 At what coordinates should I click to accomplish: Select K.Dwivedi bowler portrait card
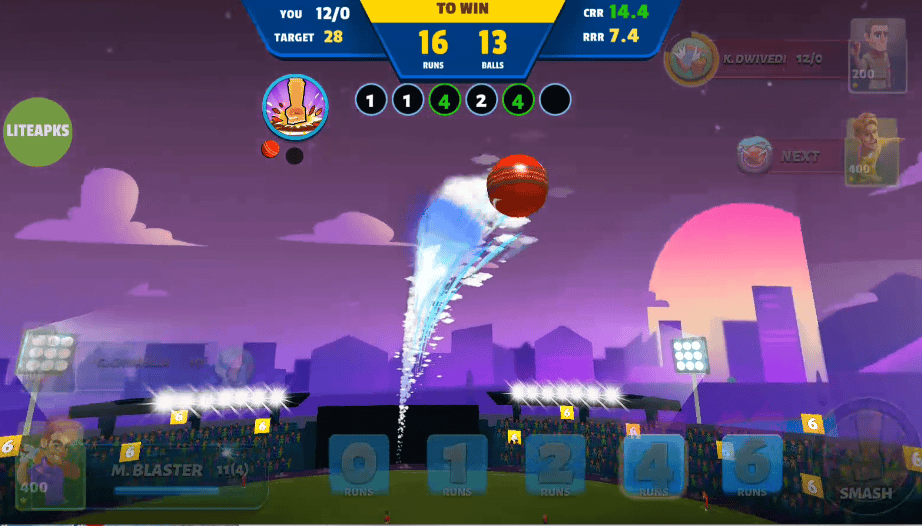point(878,57)
